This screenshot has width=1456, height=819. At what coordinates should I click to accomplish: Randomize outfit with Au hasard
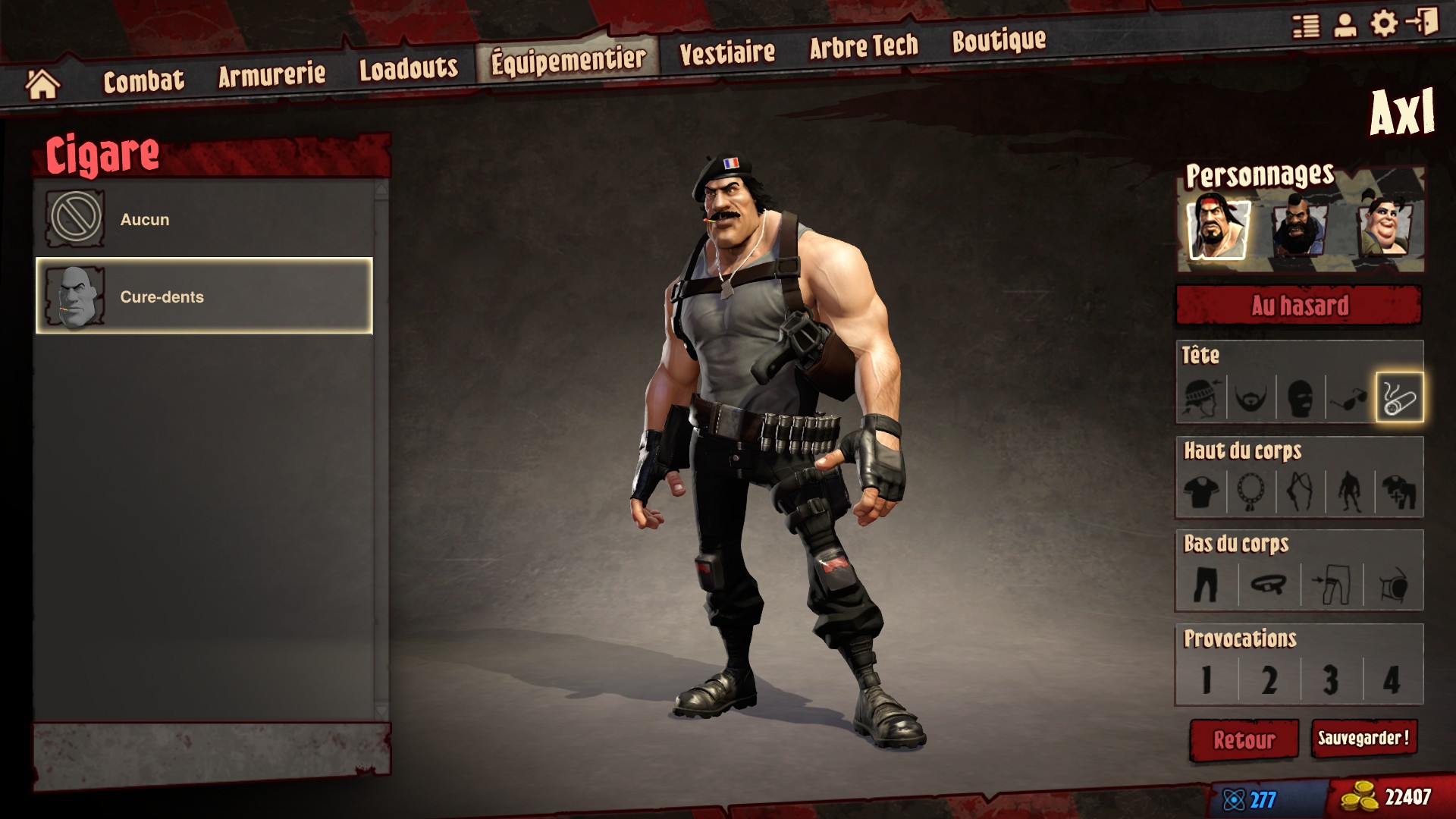(1299, 306)
